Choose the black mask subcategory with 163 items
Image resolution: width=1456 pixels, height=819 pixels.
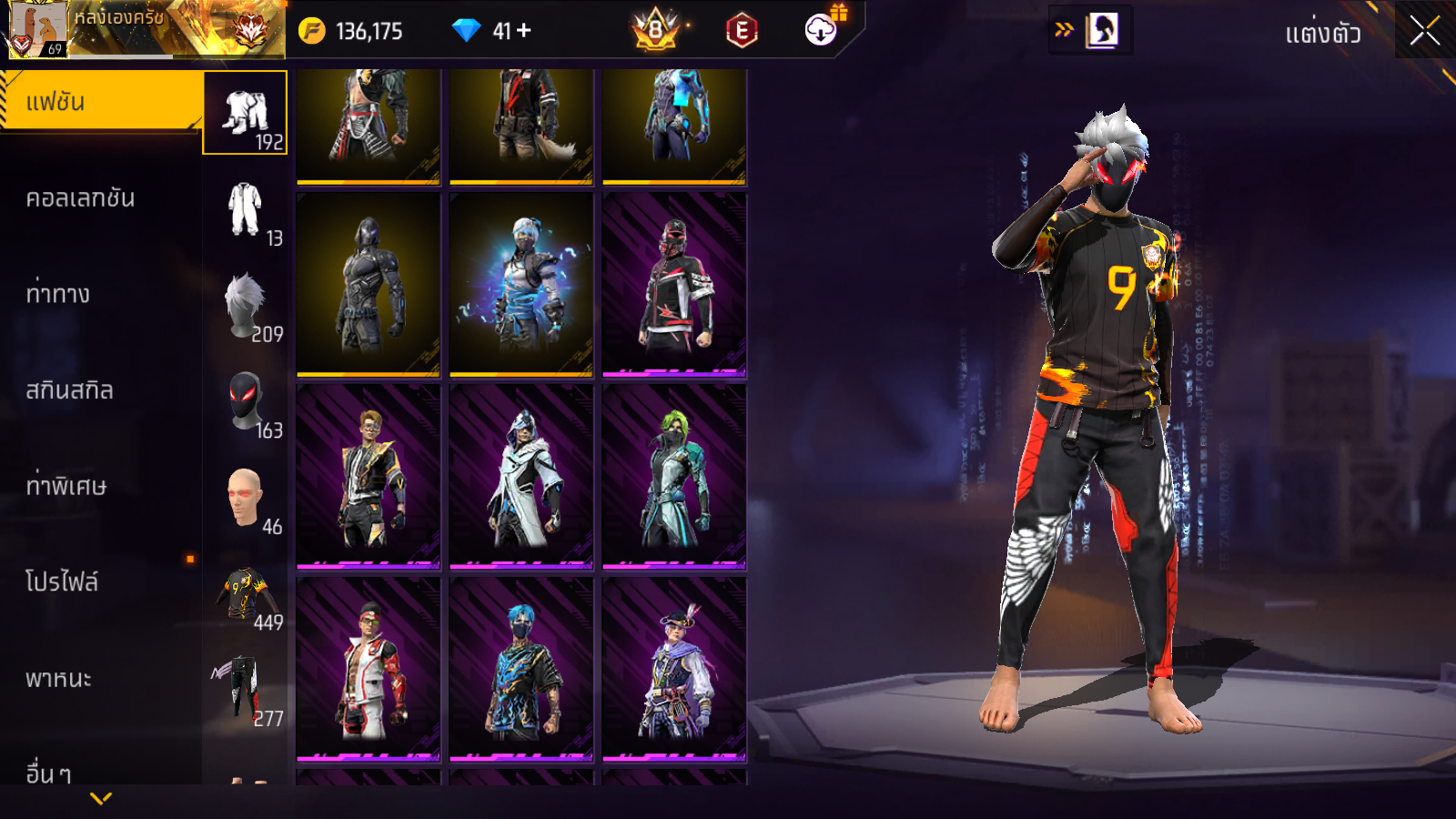pos(246,403)
